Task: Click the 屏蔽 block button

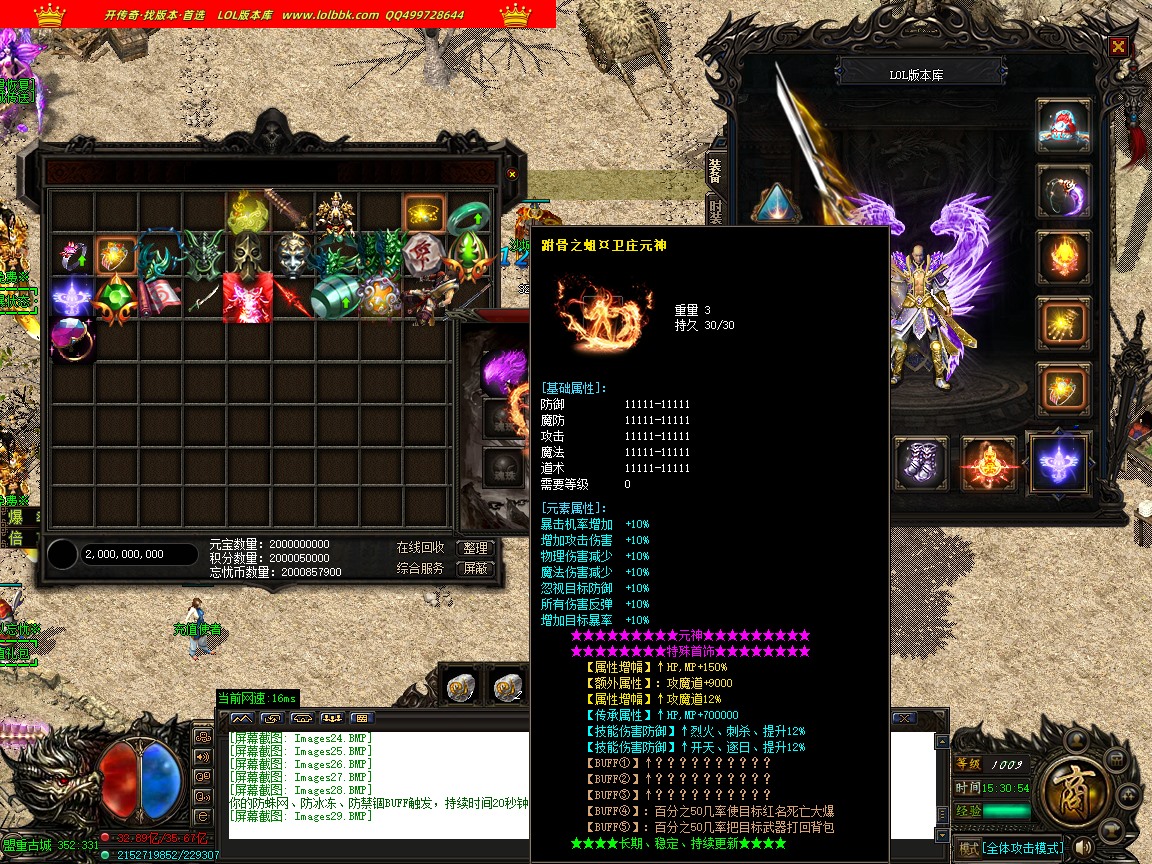Action: [x=476, y=569]
